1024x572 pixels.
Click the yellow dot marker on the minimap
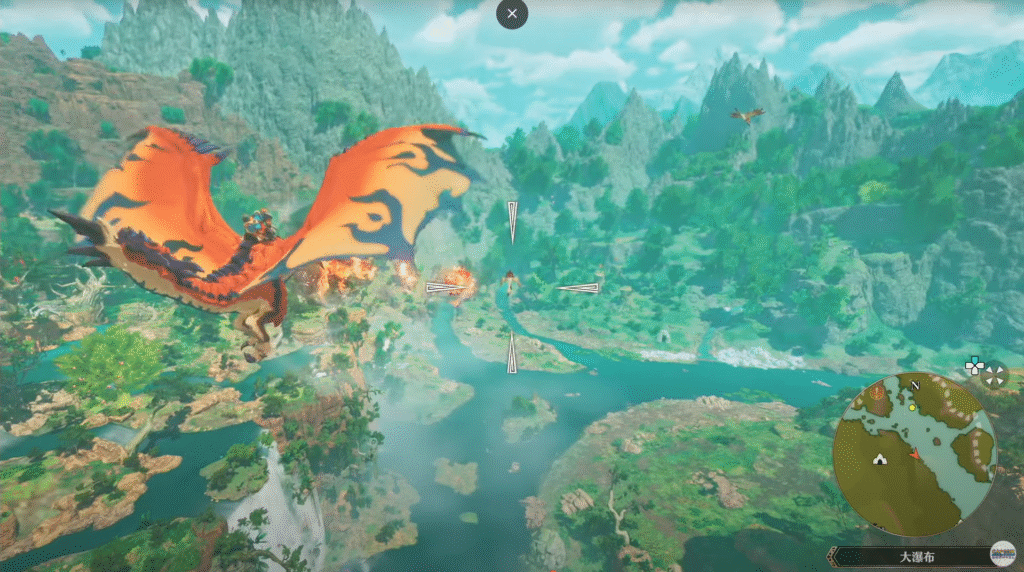click(912, 408)
